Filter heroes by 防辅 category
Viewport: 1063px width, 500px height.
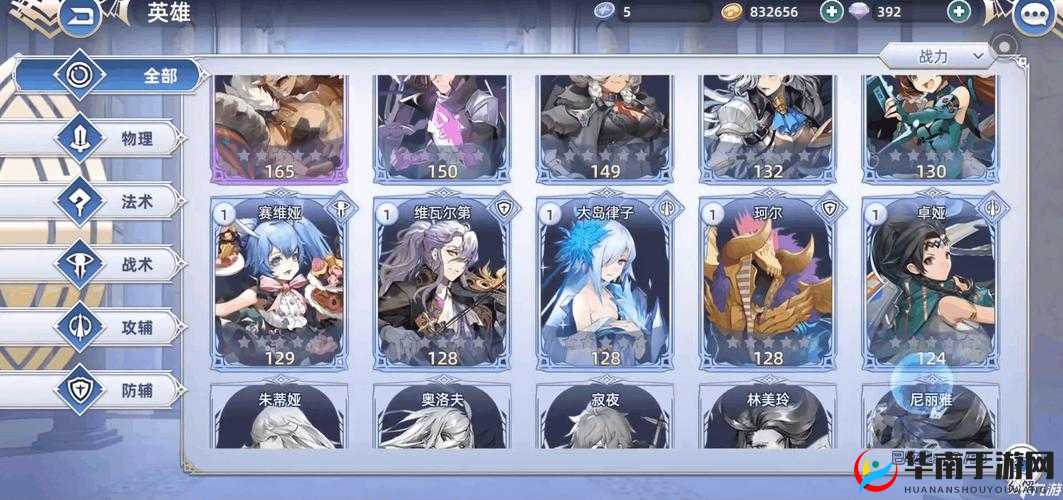pos(110,387)
